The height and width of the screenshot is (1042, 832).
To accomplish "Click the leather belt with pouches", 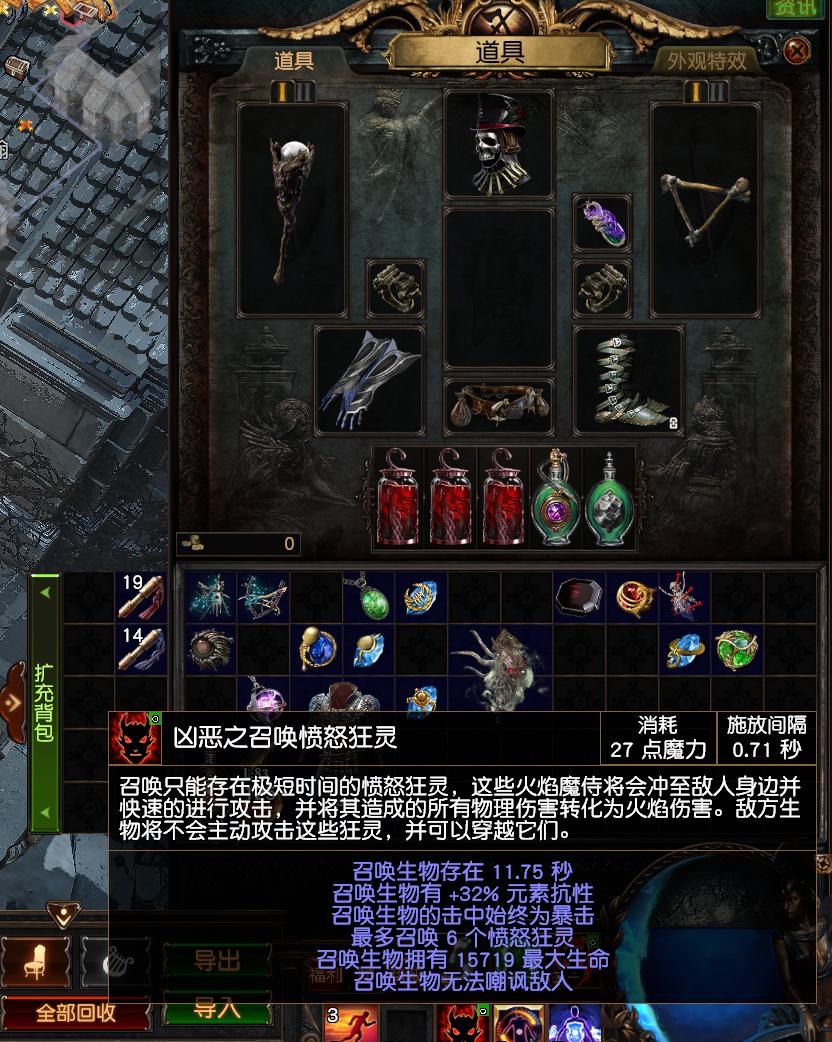I will pos(498,406).
